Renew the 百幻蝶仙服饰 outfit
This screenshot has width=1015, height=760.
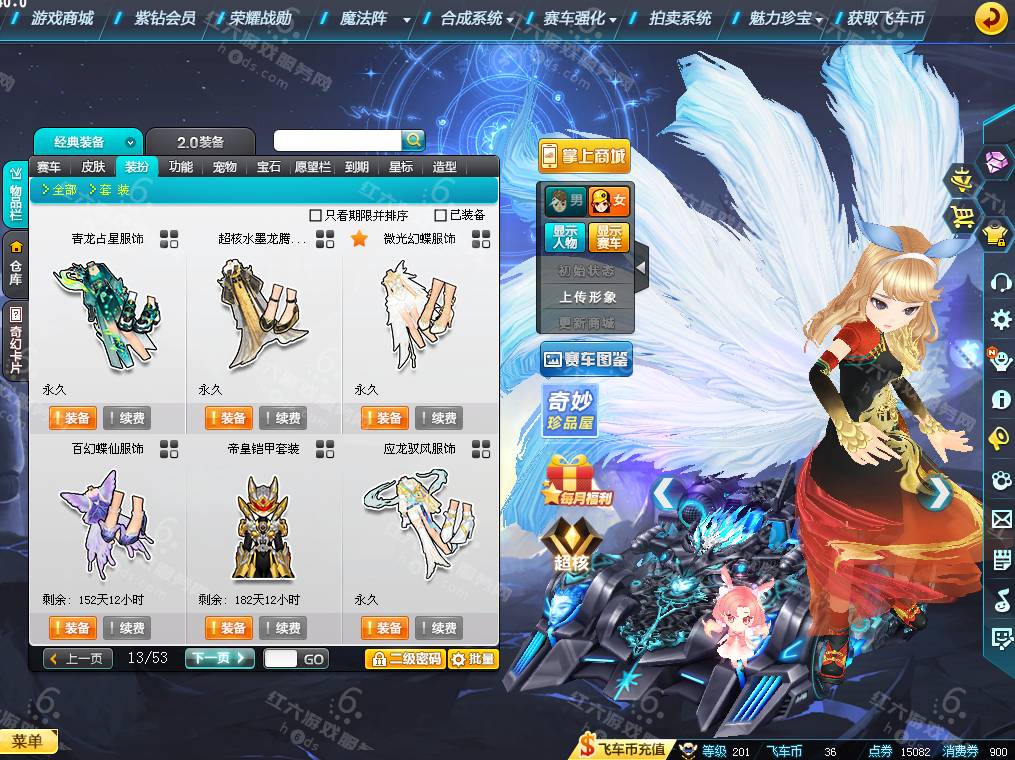tap(126, 628)
